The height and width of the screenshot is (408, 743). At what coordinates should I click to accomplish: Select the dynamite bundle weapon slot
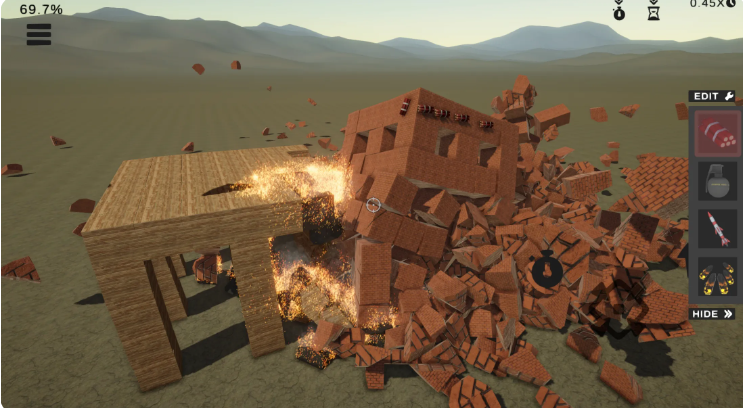[716, 133]
